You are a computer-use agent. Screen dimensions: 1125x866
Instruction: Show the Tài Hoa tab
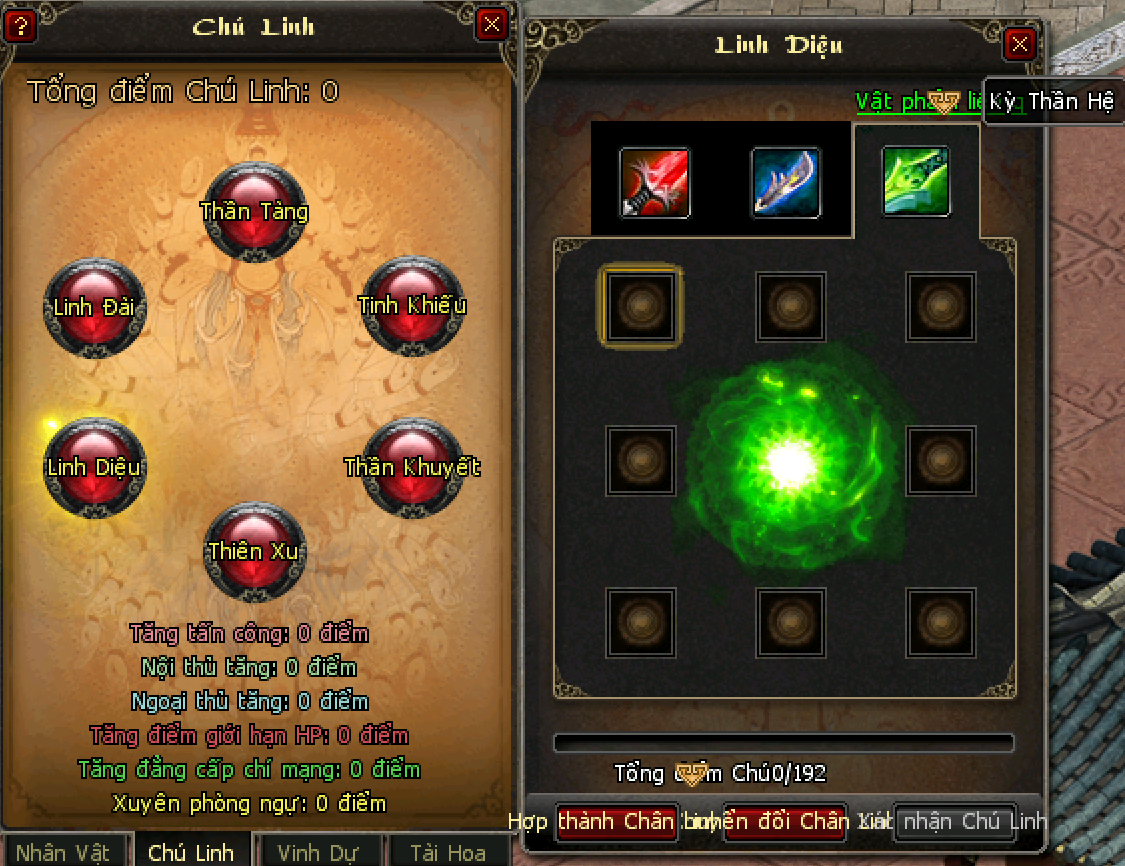(x=448, y=852)
